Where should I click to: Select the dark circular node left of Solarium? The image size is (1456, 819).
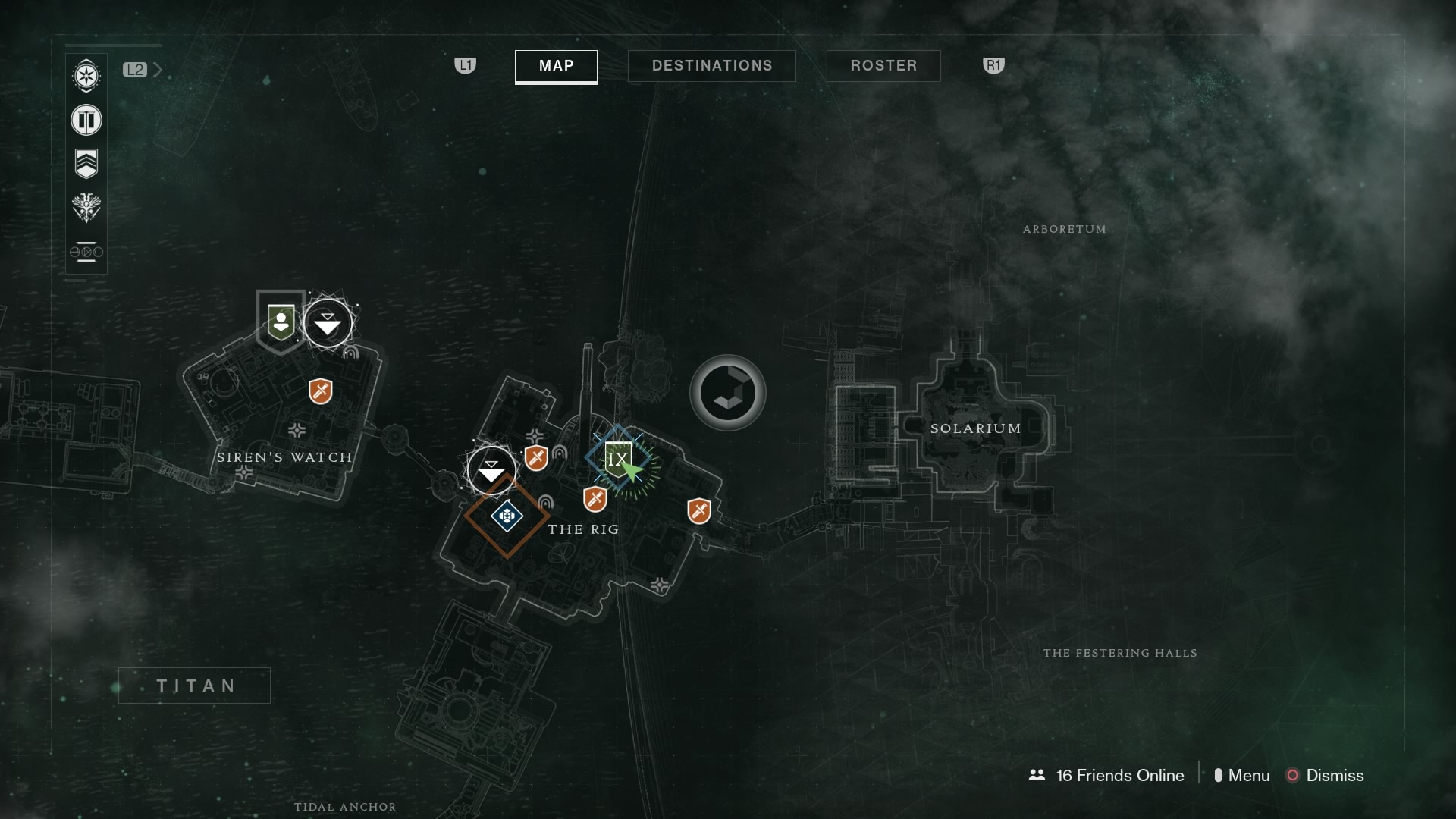coord(726,393)
